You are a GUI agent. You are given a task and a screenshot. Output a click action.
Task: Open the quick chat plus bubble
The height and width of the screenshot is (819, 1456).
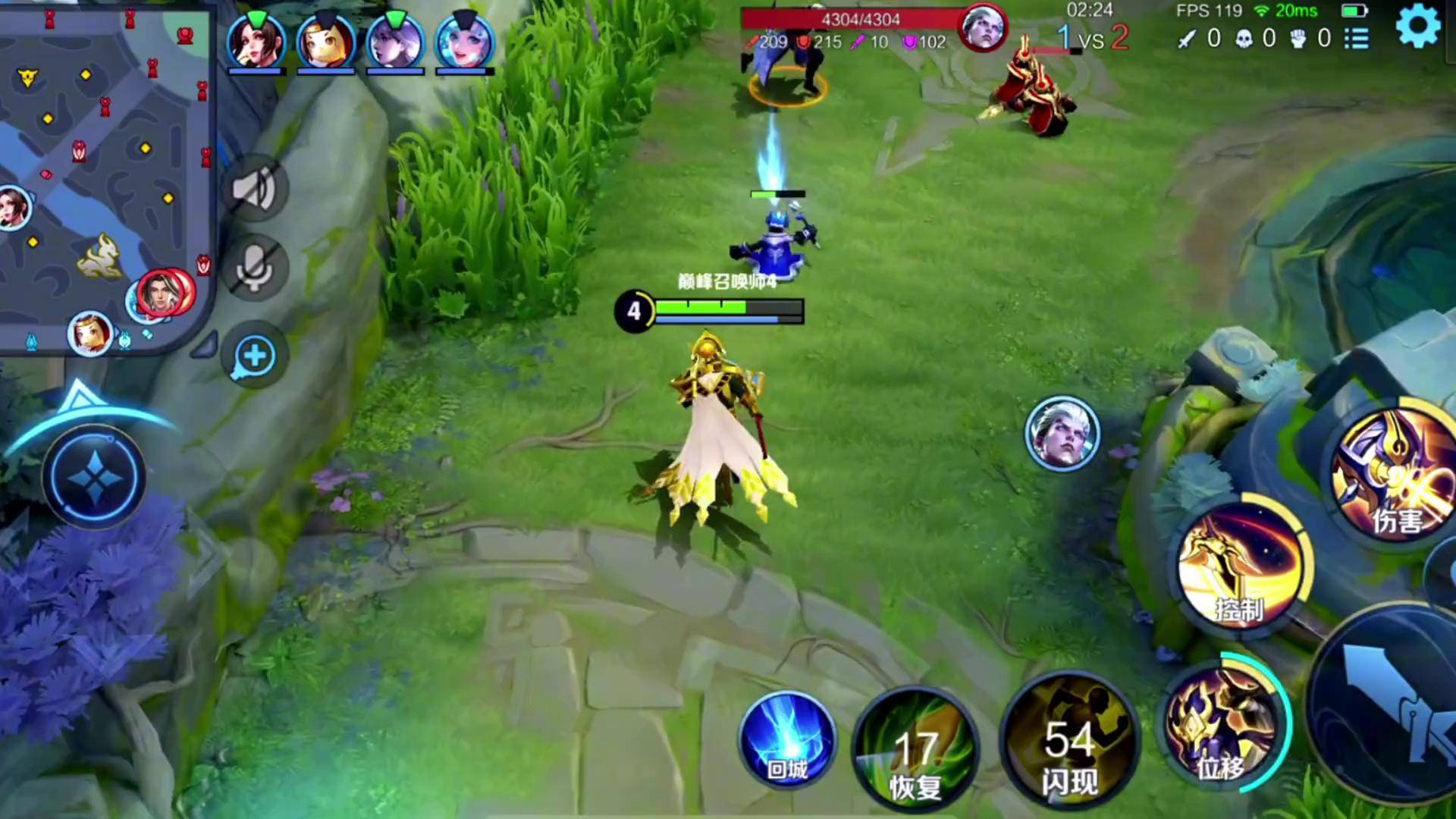coord(255,356)
